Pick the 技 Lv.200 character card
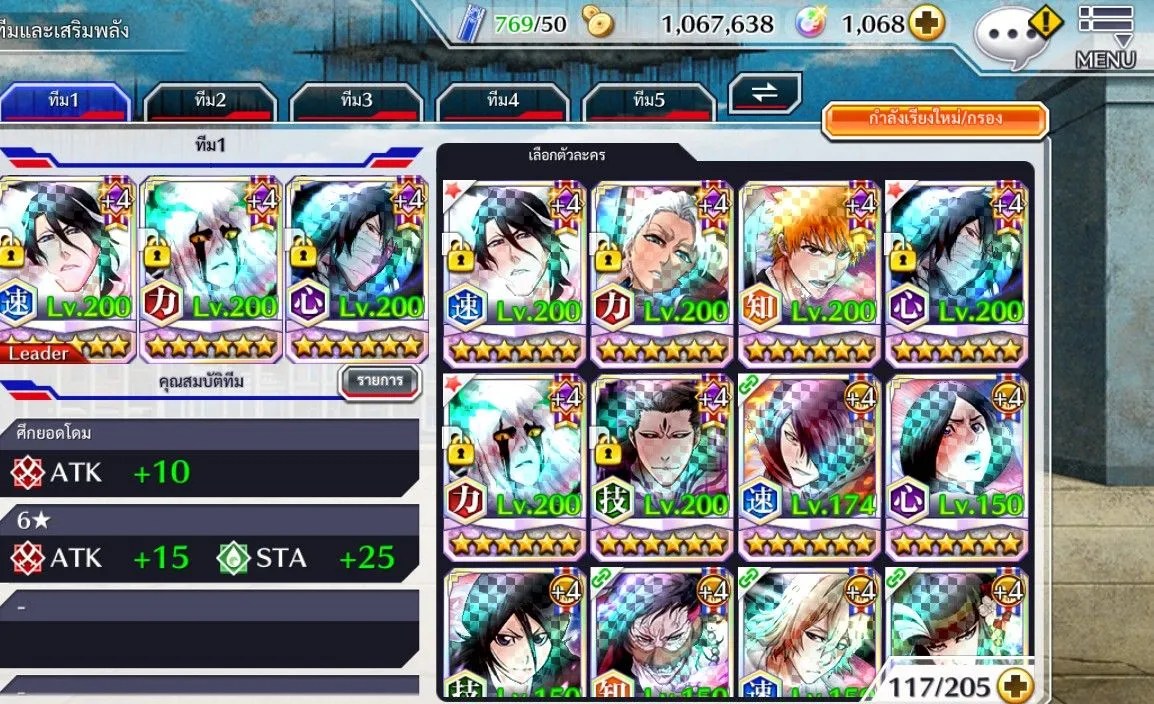 (661, 466)
